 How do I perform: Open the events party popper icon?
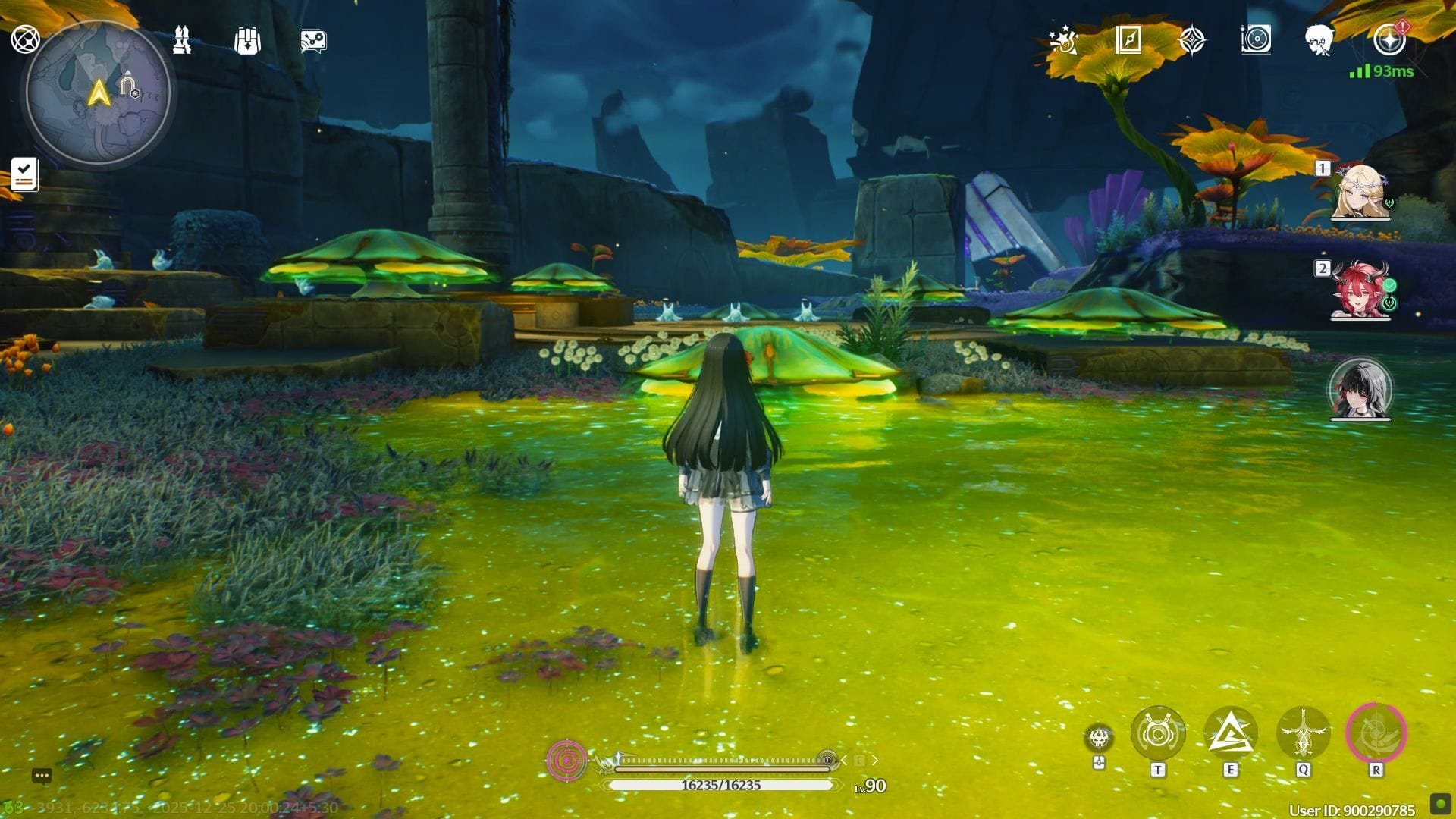coord(1063,40)
